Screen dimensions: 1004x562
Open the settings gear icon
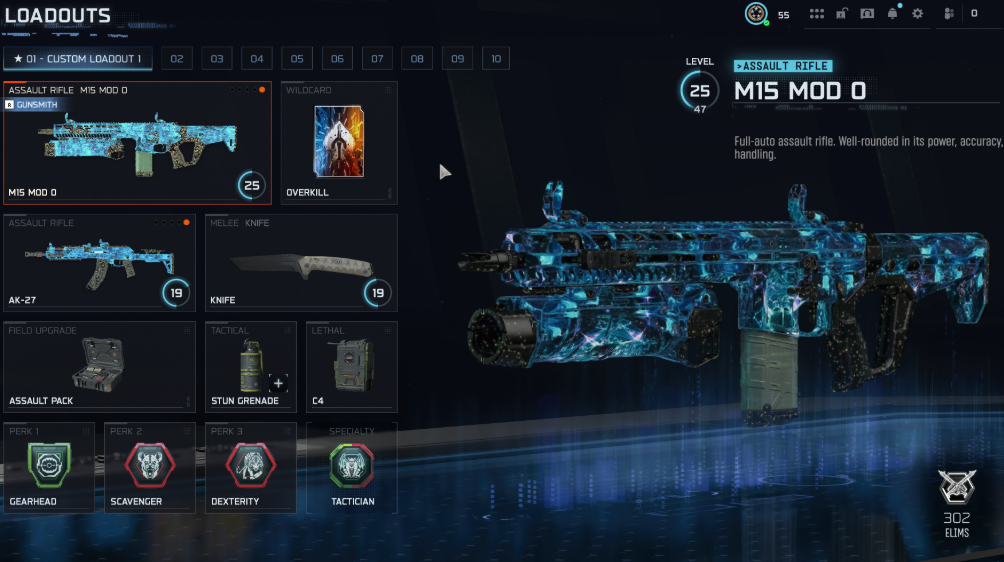click(x=918, y=14)
